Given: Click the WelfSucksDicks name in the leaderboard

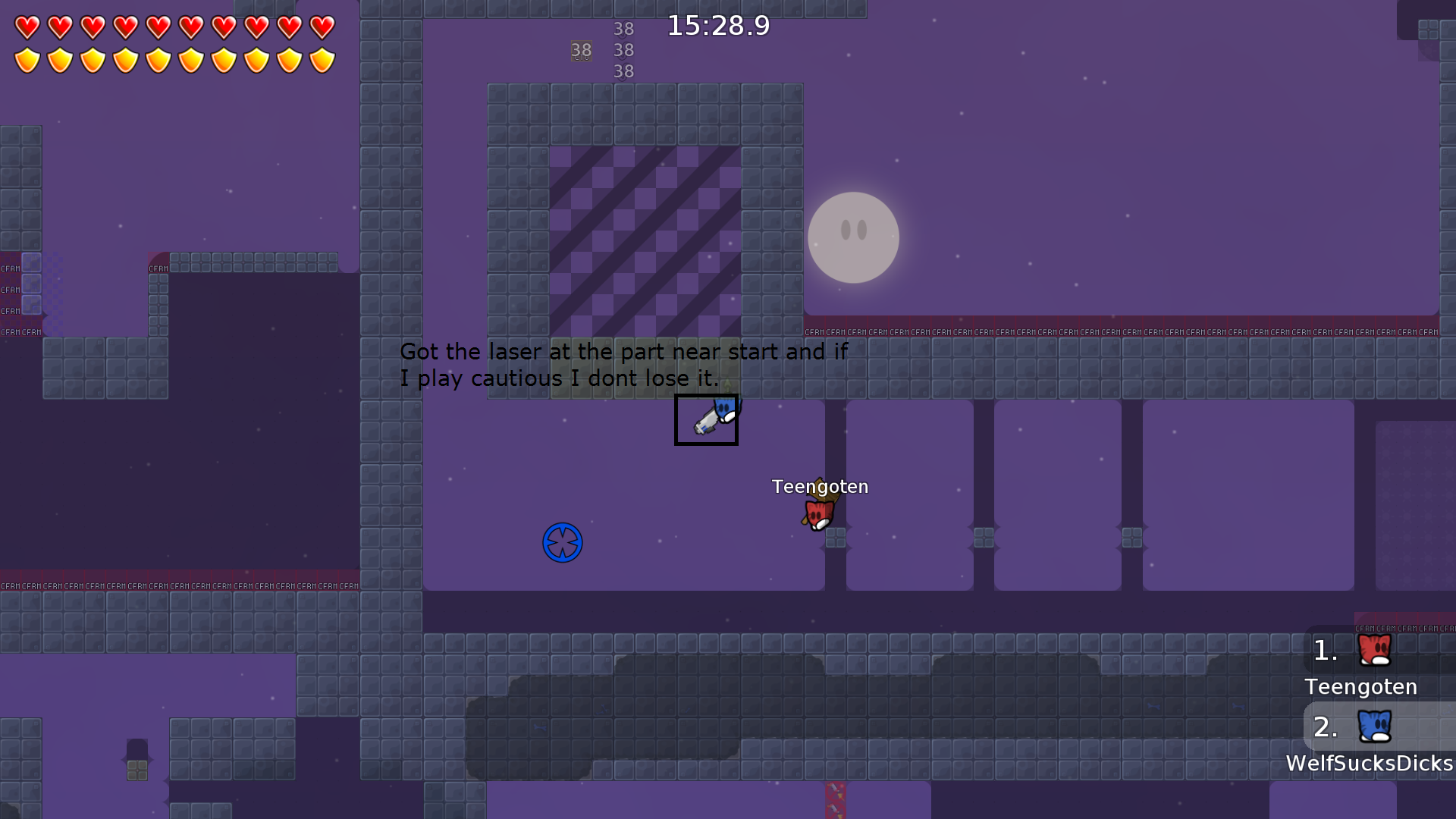Looking at the screenshot, I should [1368, 764].
